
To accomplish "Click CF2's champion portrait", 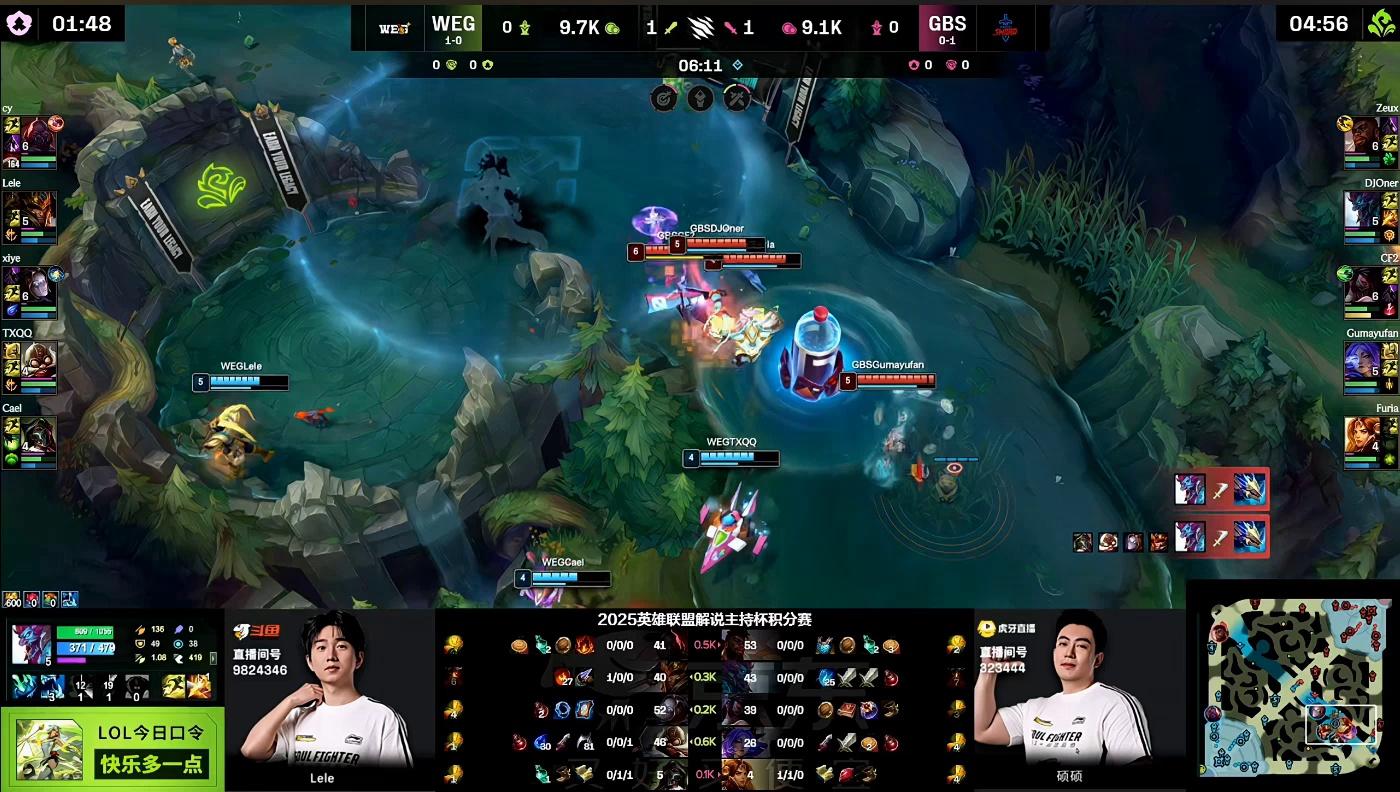I will pyautogui.click(x=1361, y=285).
